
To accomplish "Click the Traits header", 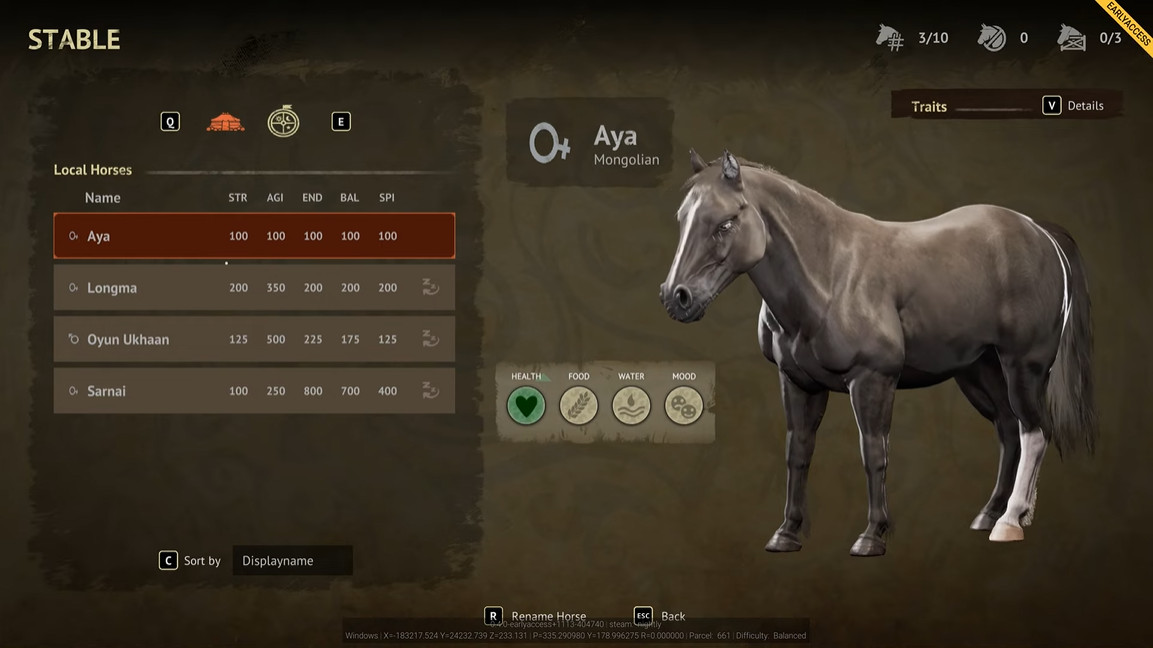I will (x=929, y=107).
